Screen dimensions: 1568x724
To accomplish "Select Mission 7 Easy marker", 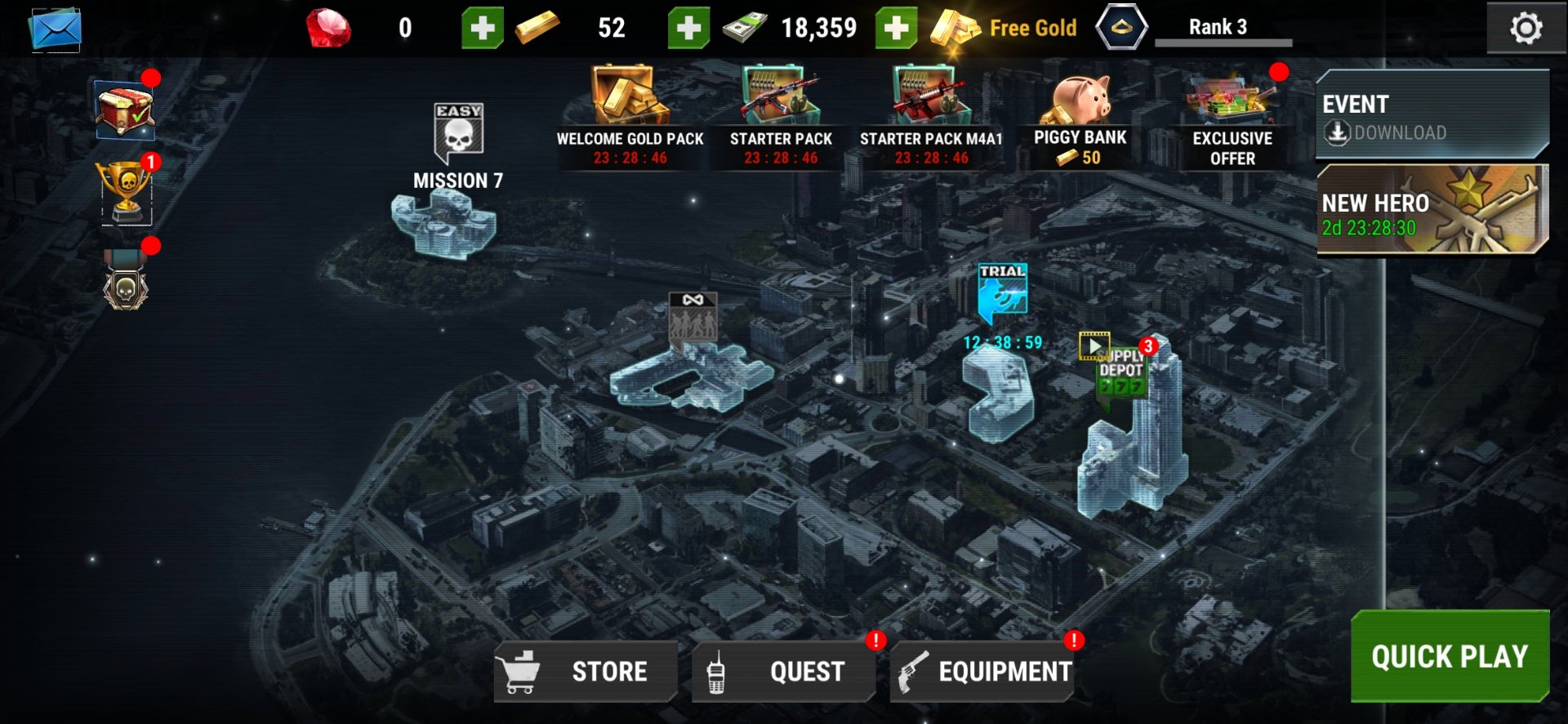I will (x=458, y=133).
